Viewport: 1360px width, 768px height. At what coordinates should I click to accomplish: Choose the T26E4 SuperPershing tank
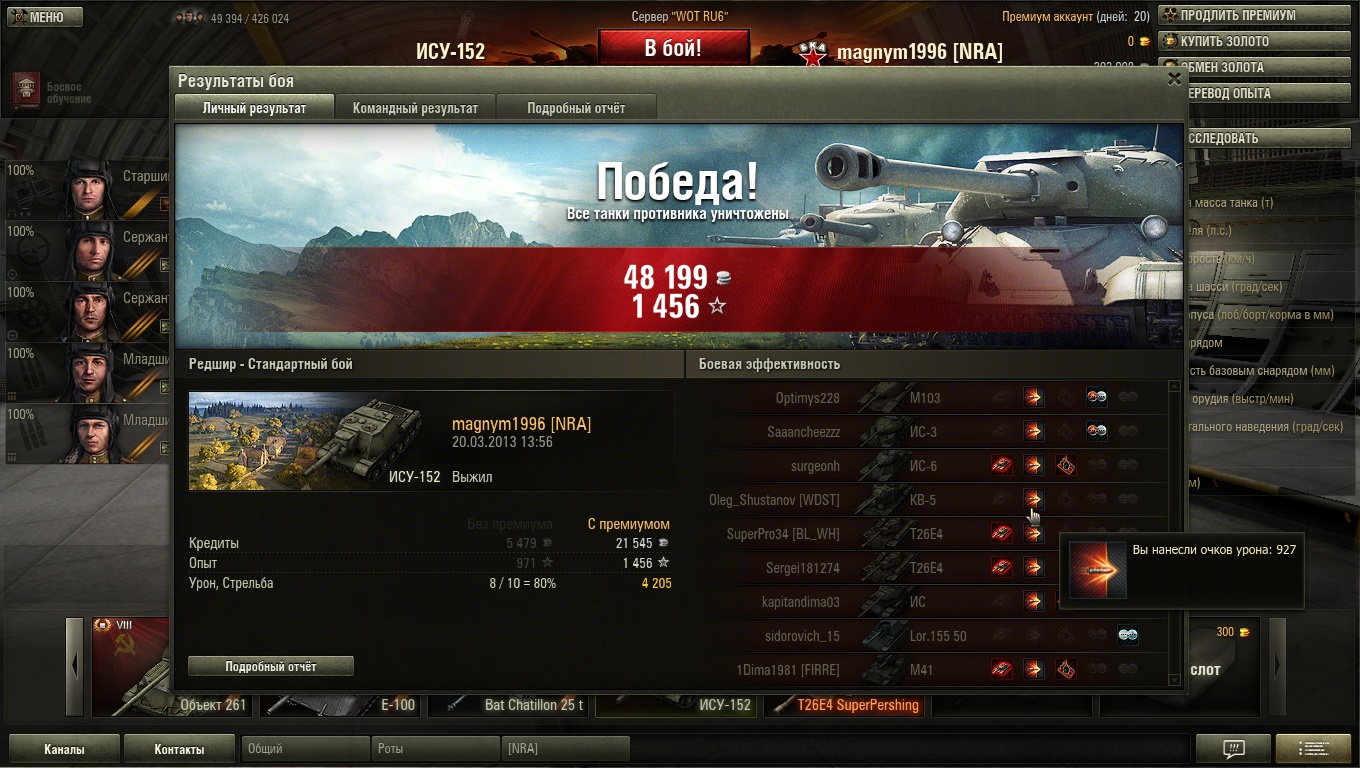(847, 705)
